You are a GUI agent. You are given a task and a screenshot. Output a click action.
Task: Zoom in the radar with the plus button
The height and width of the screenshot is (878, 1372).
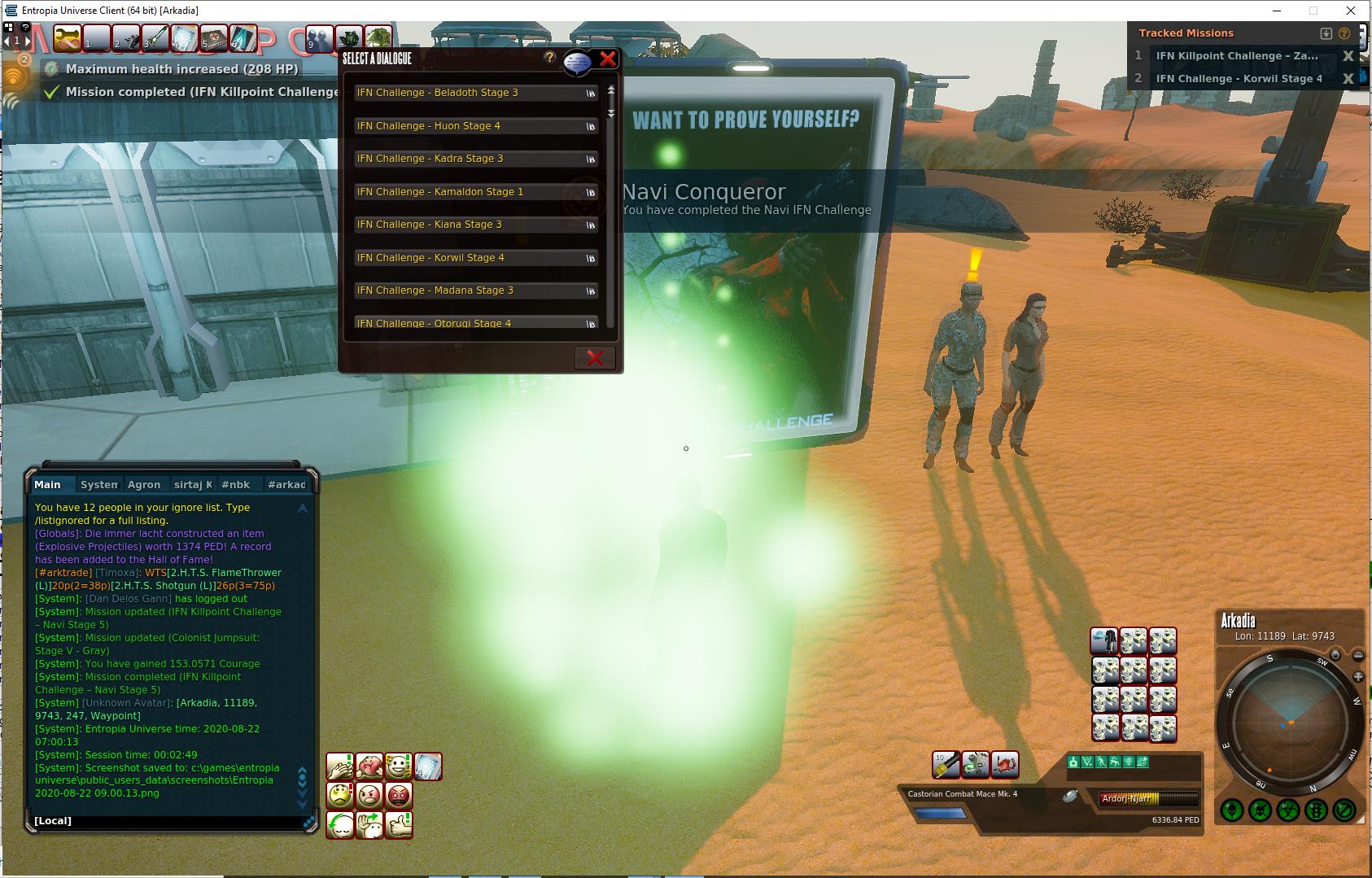click(1357, 677)
